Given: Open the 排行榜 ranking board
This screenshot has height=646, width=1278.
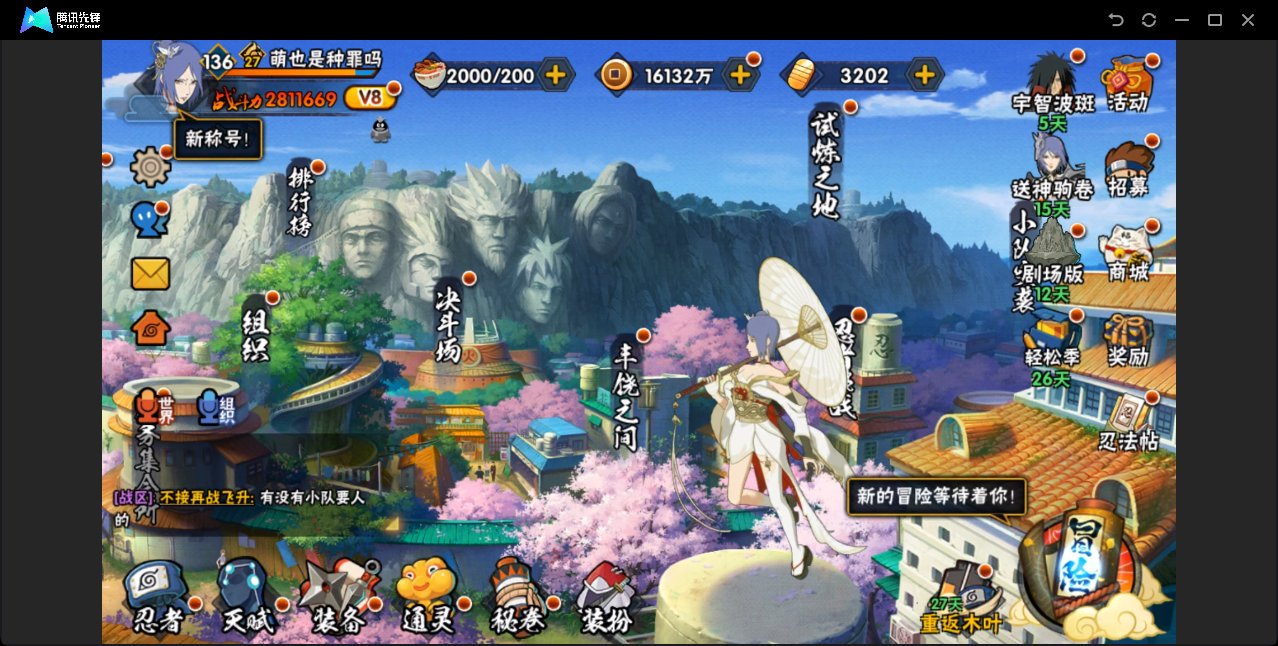Looking at the screenshot, I should (x=301, y=201).
